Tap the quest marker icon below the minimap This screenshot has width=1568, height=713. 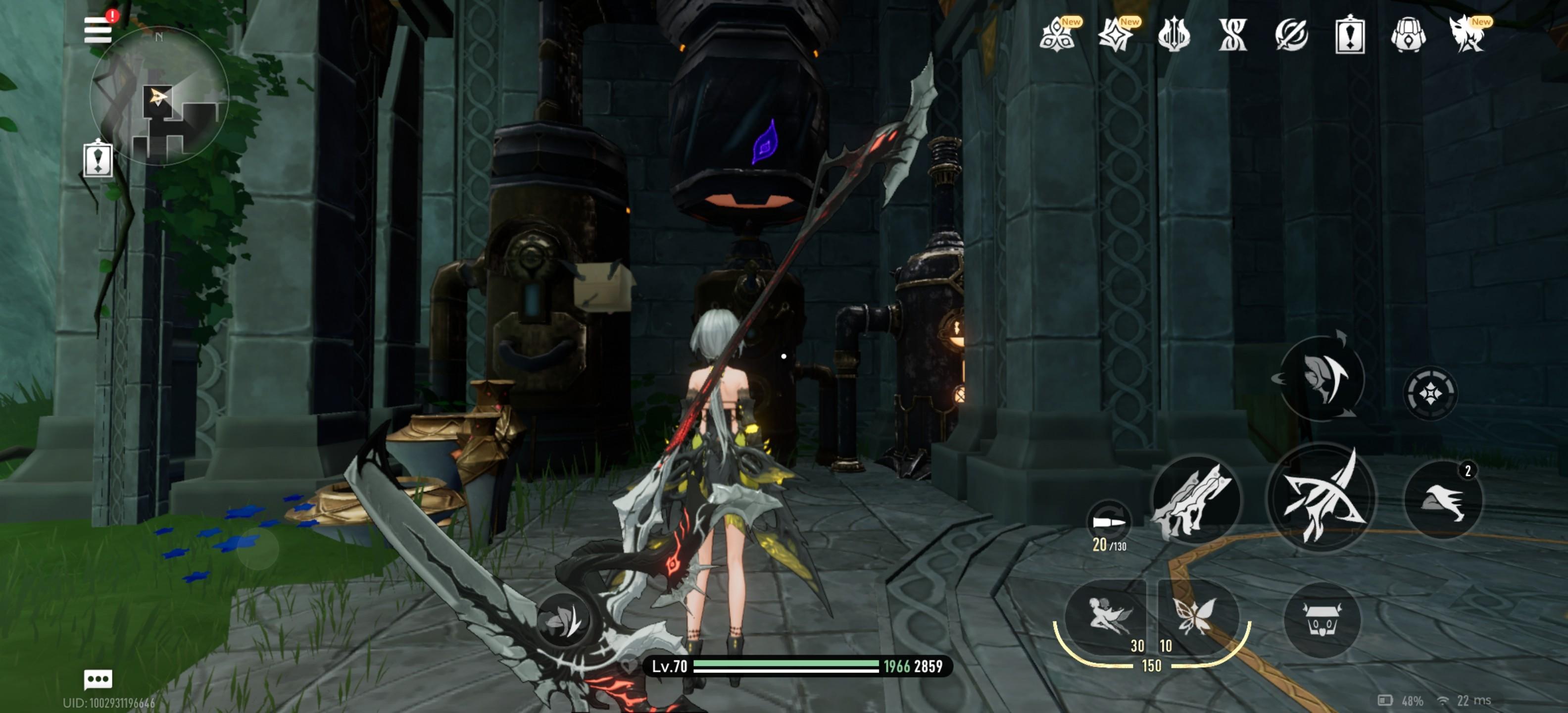[x=98, y=159]
